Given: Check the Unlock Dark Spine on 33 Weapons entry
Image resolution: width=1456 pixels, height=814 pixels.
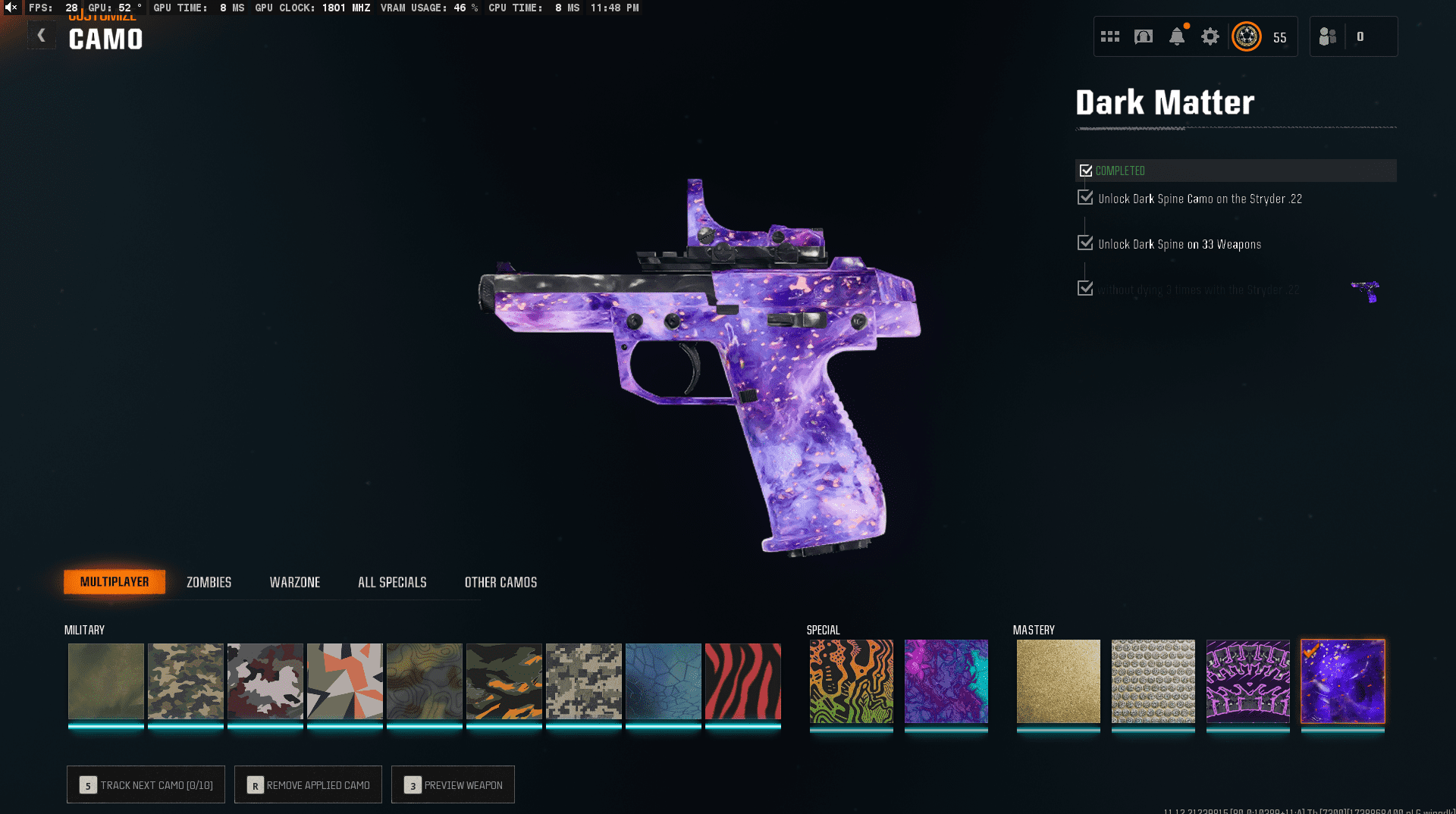Looking at the screenshot, I should [1084, 243].
